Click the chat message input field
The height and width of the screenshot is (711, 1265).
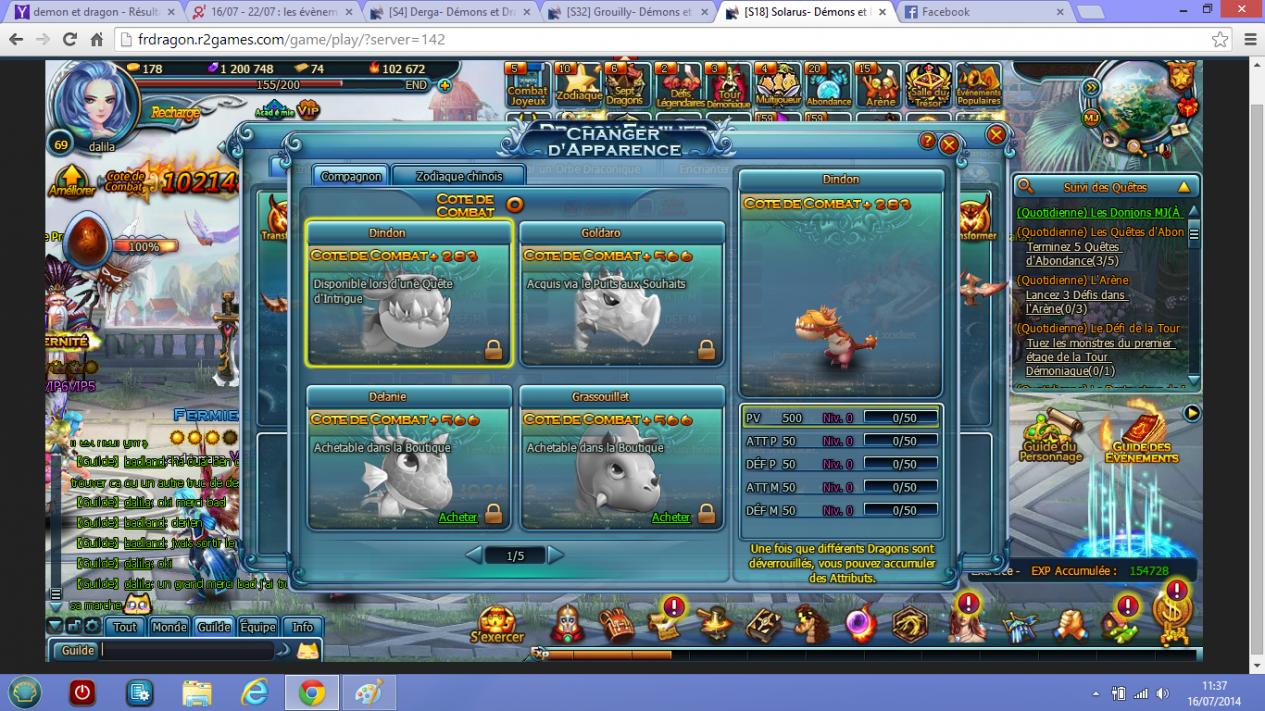pos(186,650)
